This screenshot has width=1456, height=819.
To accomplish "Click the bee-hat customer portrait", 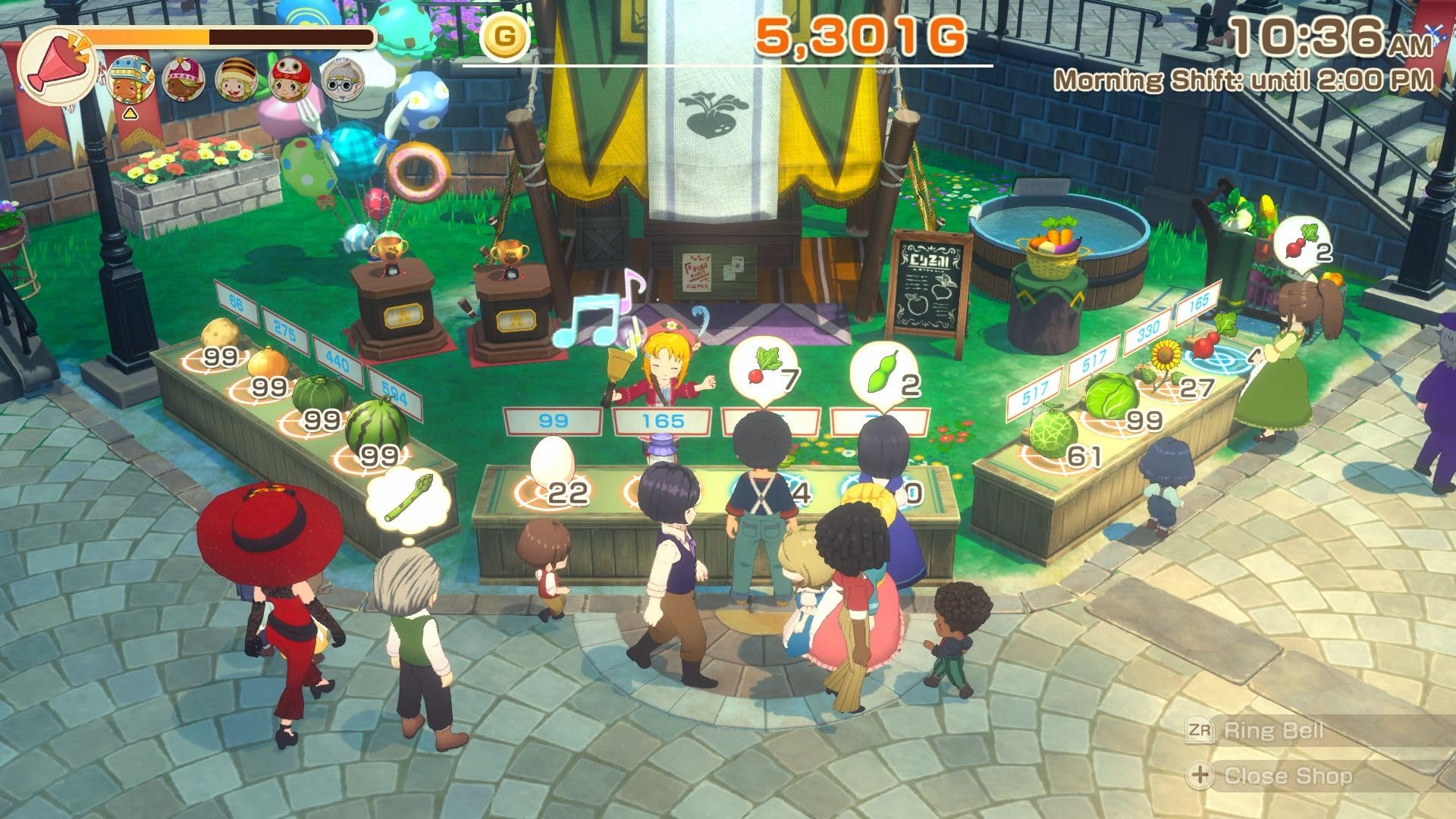I will [x=237, y=77].
